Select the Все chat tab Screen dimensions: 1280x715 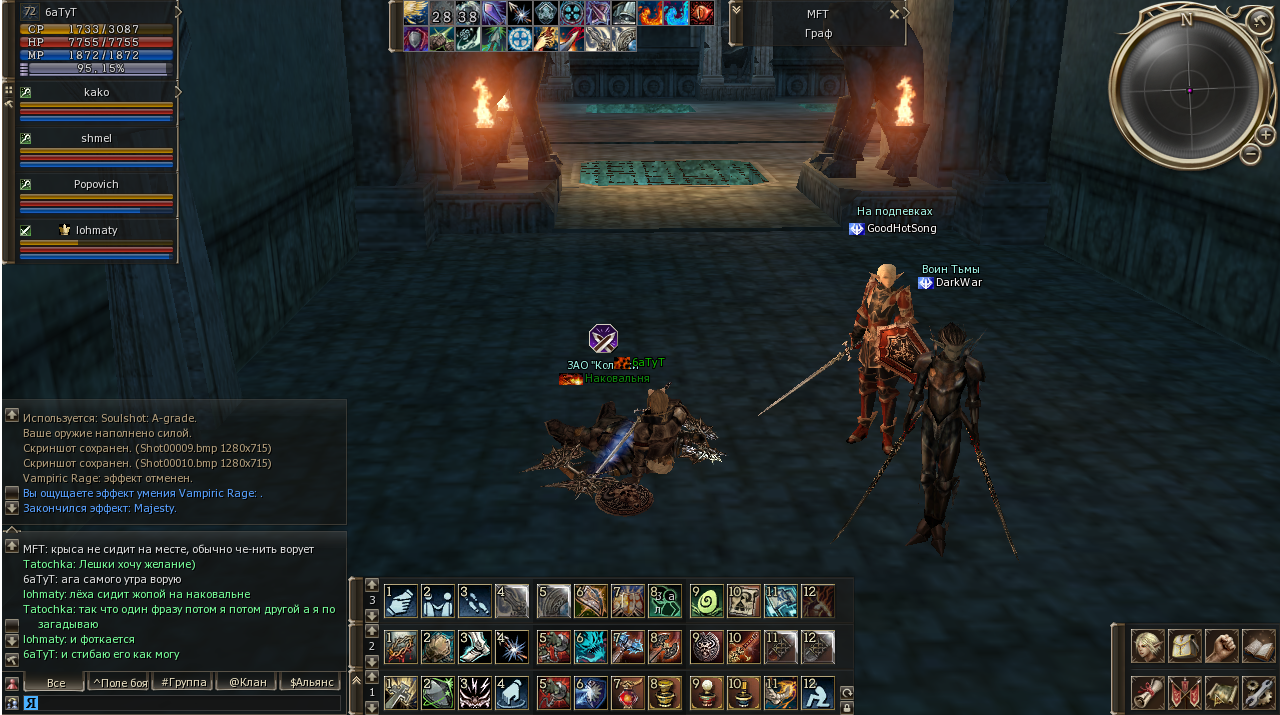click(55, 683)
